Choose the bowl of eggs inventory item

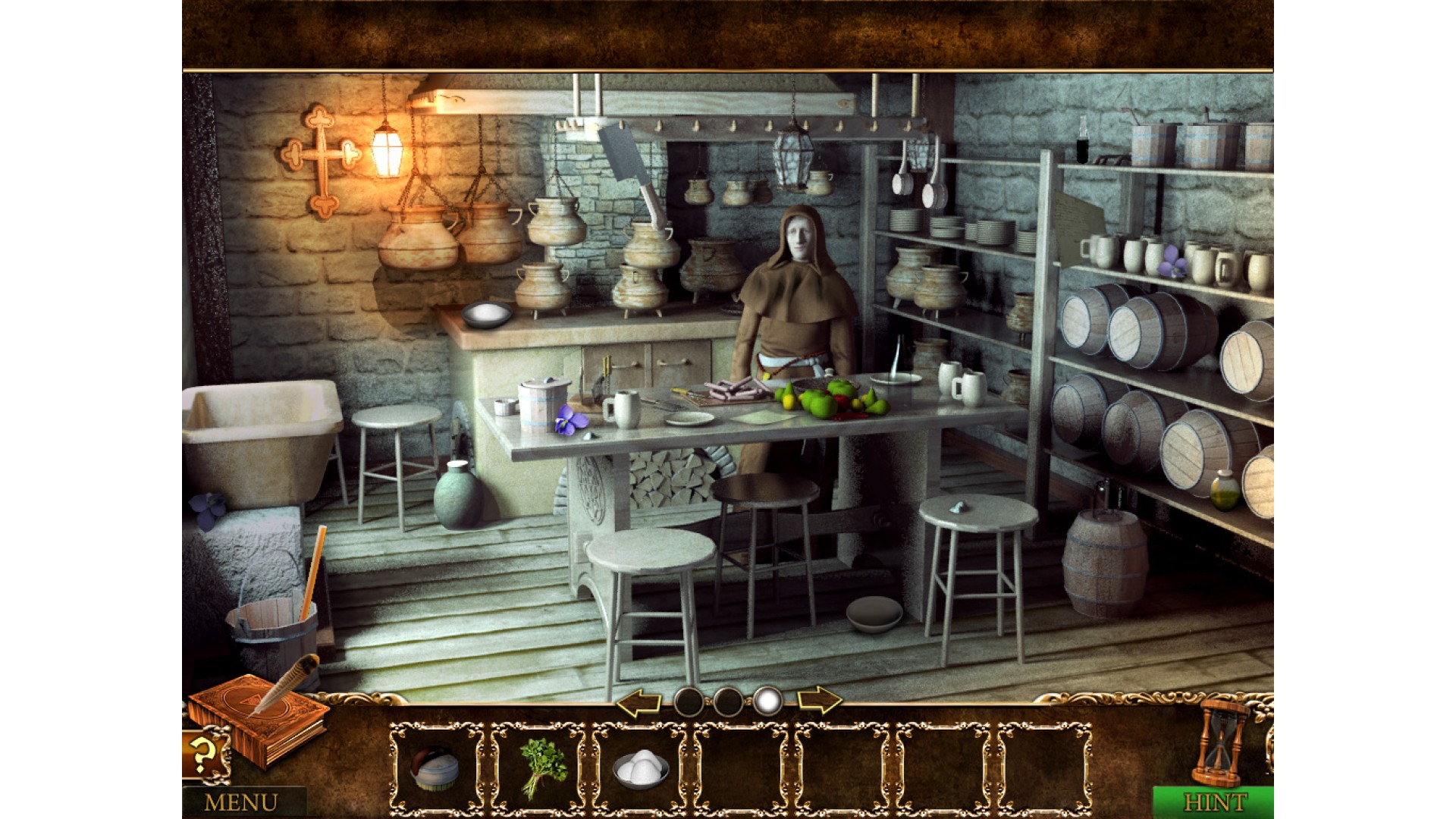641,767
